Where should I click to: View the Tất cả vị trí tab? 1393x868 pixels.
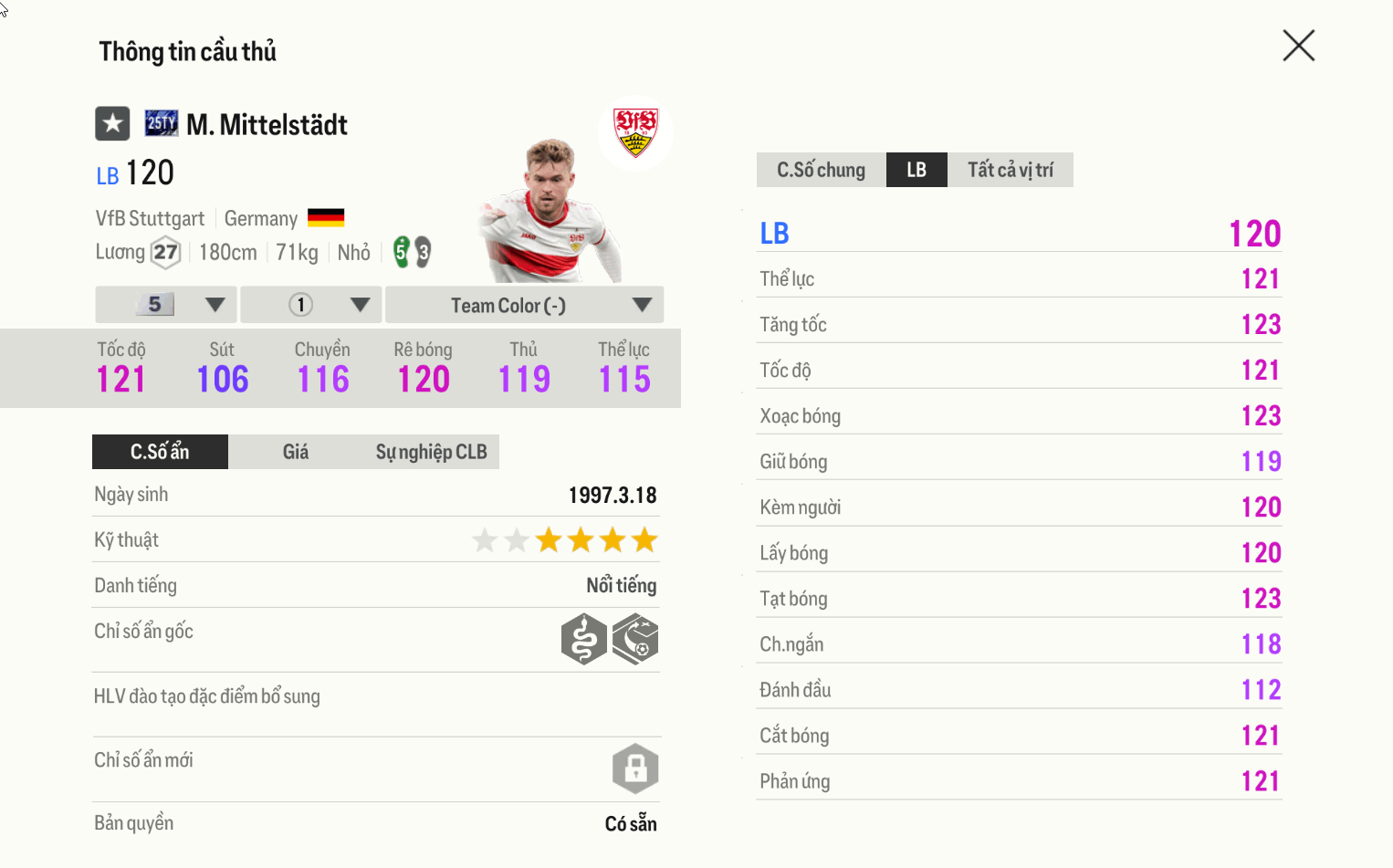pyautogui.click(x=1010, y=170)
